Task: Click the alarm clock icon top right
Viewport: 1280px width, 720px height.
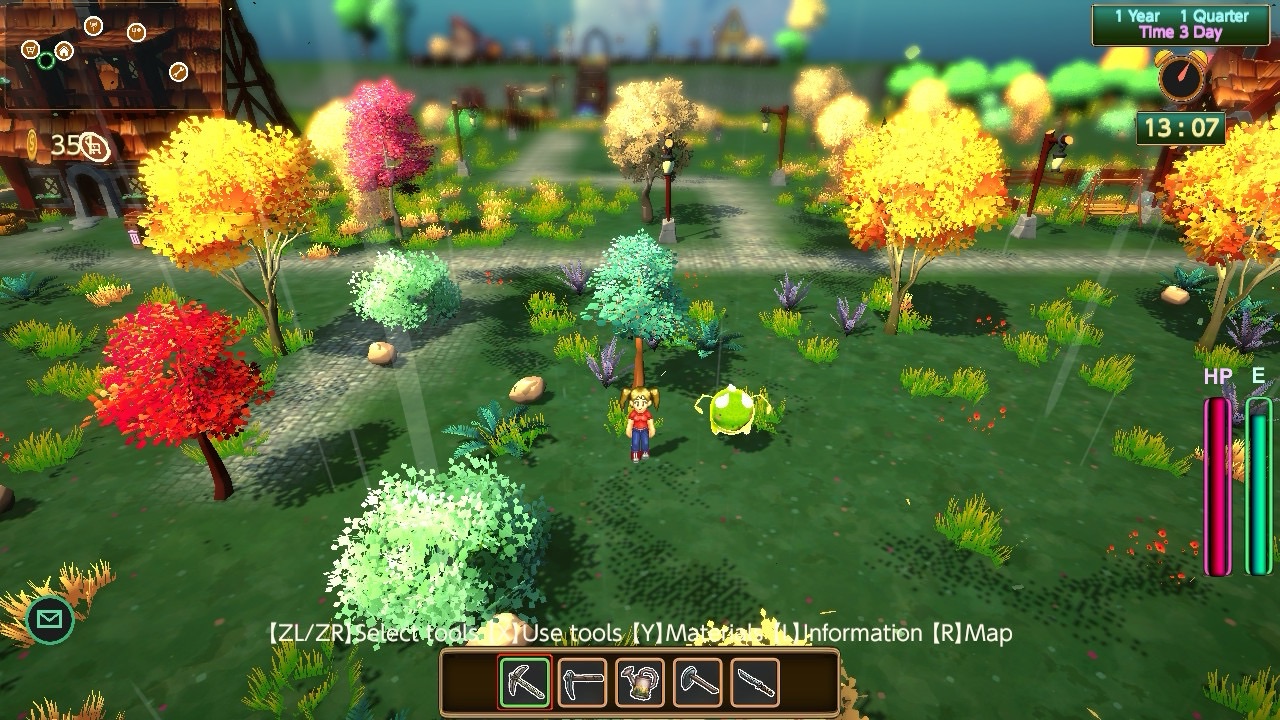Action: [x=1180, y=76]
